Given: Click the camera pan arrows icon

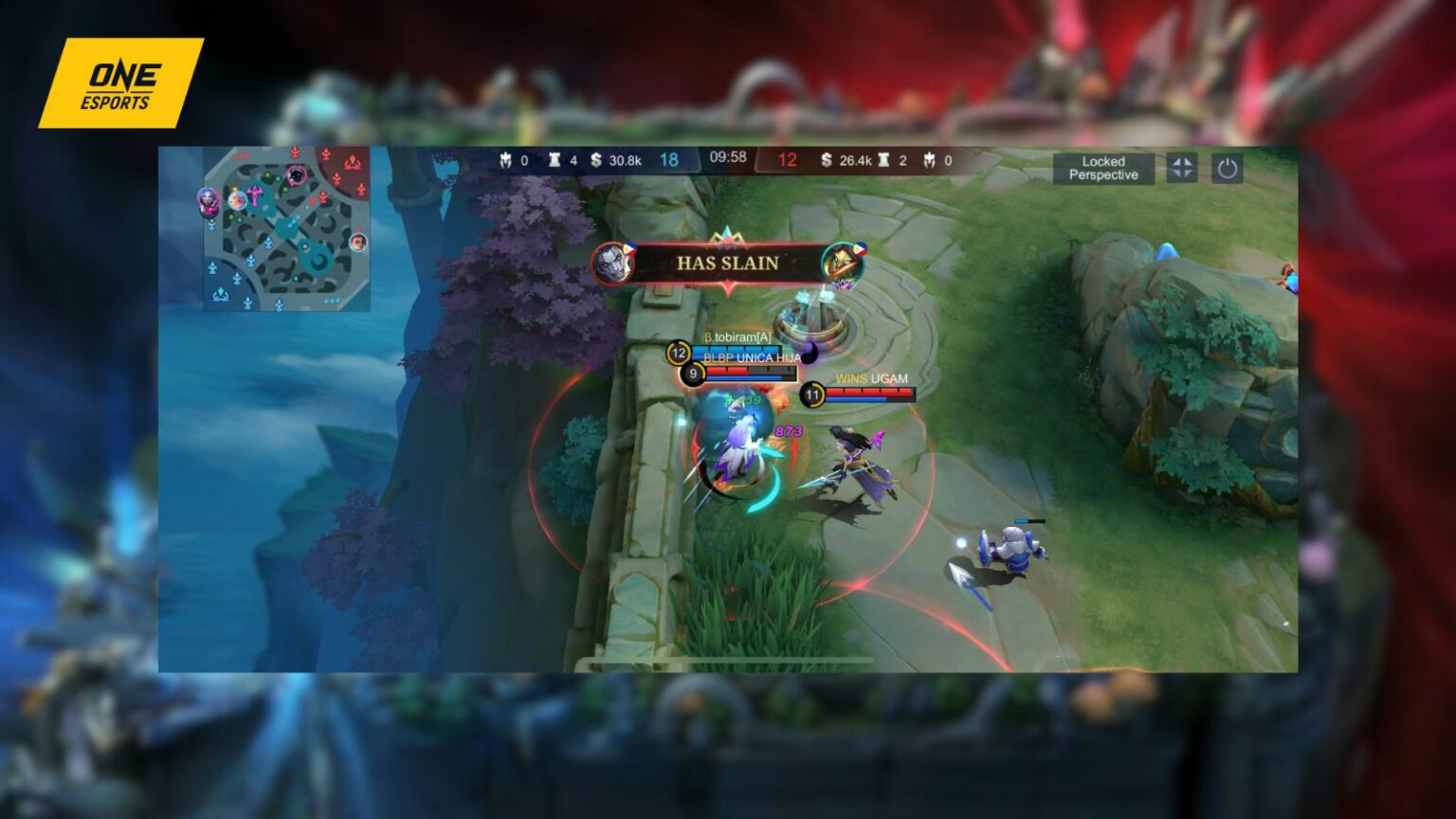Looking at the screenshot, I should (1182, 169).
